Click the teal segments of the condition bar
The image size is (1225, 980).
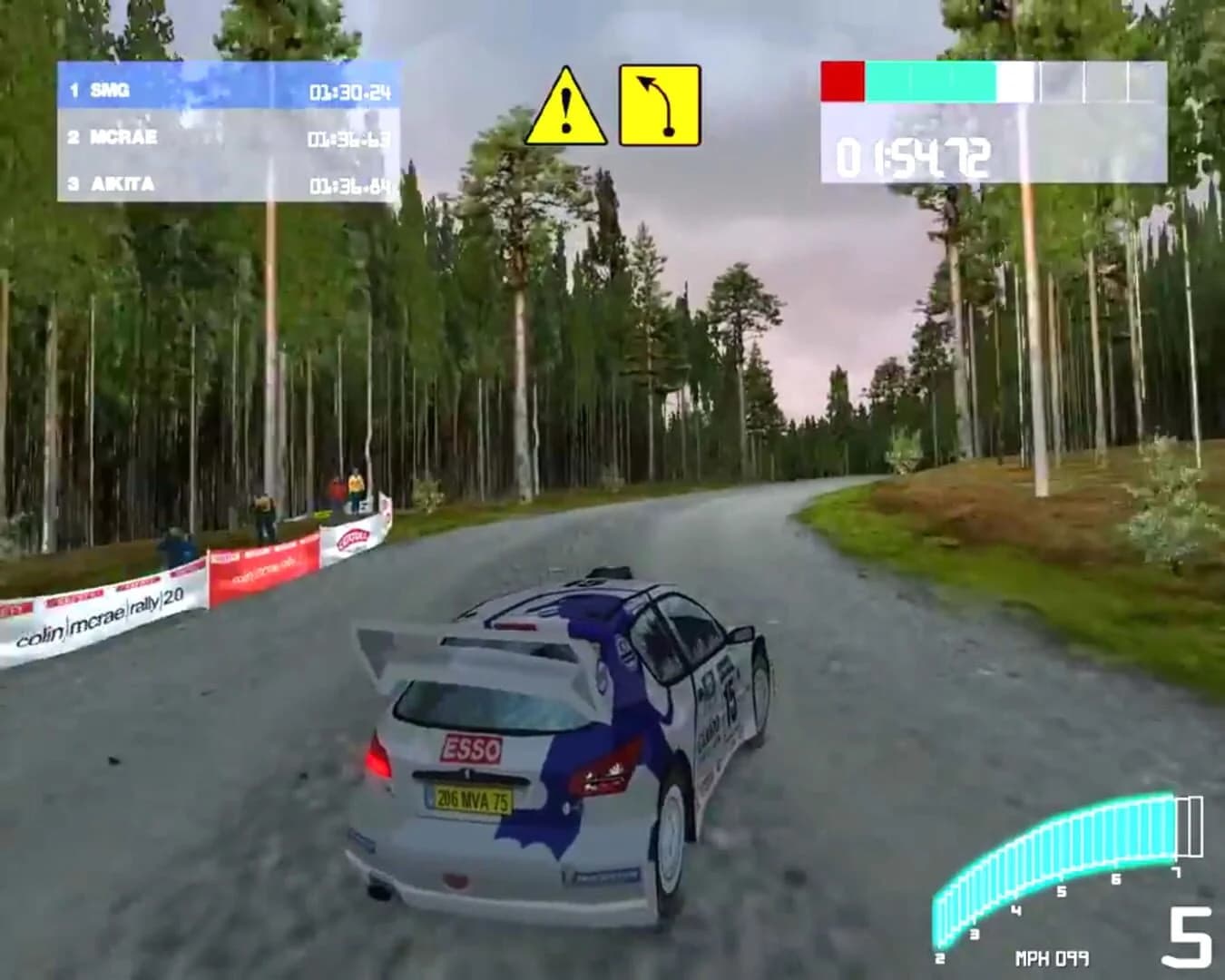tap(930, 80)
